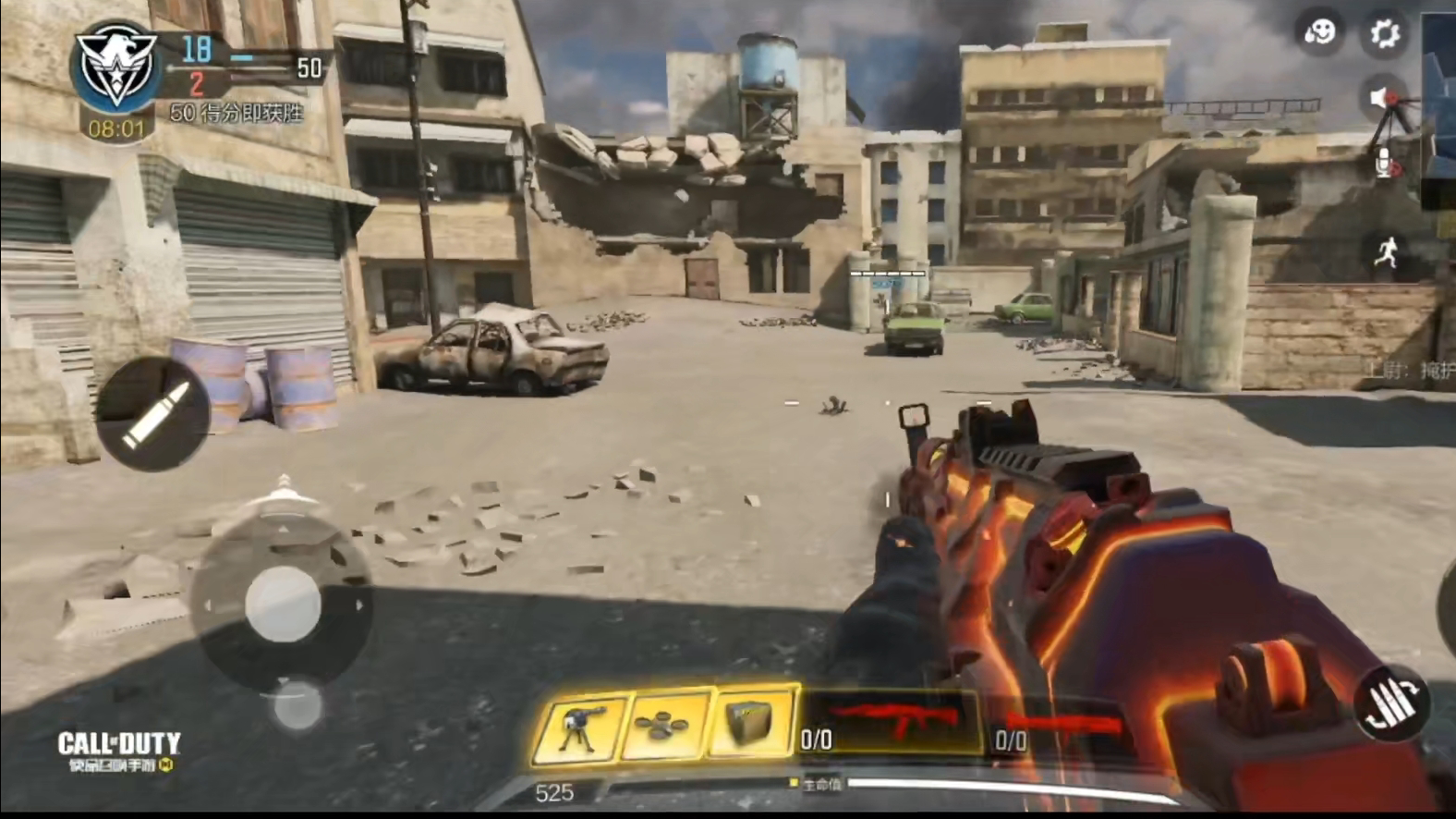
Task: Tap the sprint running-man icon
Action: click(x=1385, y=252)
